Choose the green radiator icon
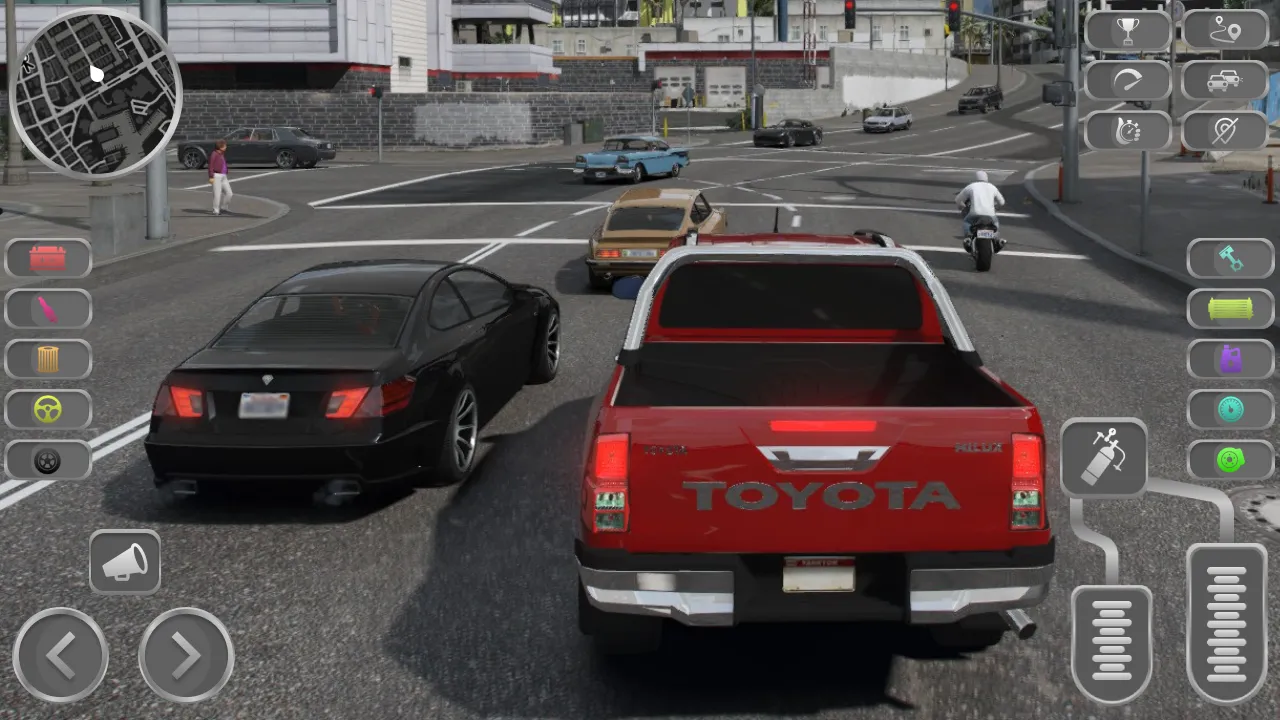 click(x=1231, y=309)
